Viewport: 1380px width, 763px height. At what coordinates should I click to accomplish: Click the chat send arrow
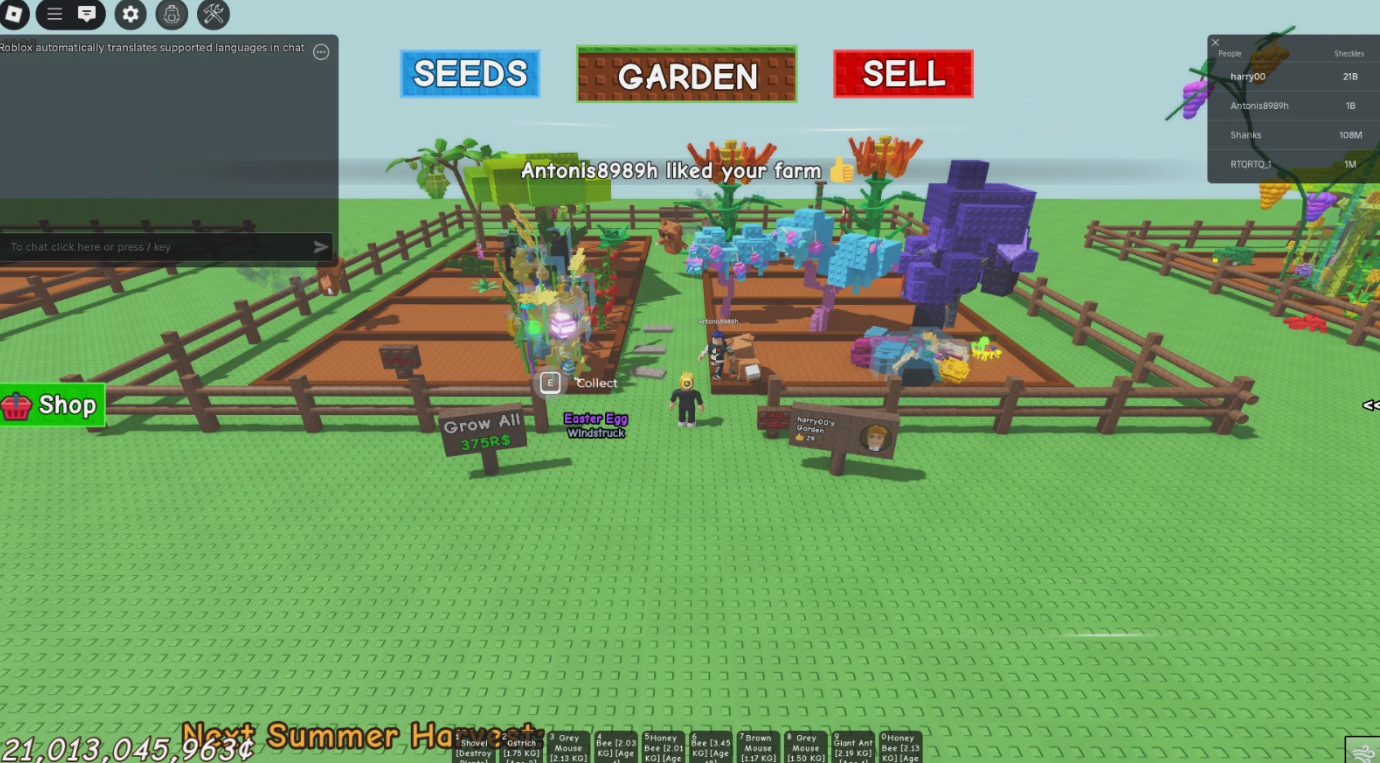click(320, 246)
